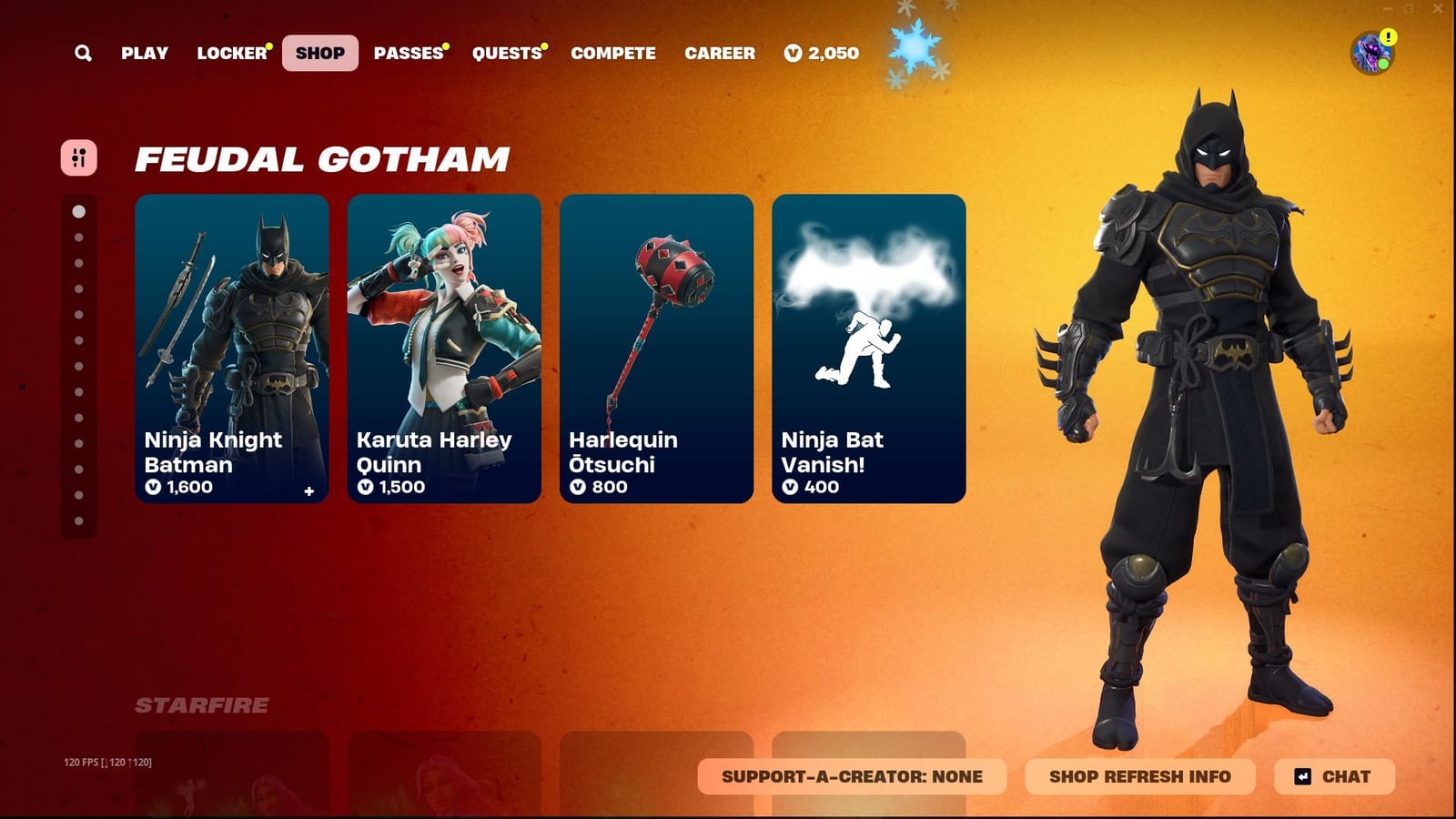Click the notification alert badge on your avatar
Screen dimensions: 1456x819
[x=1388, y=37]
